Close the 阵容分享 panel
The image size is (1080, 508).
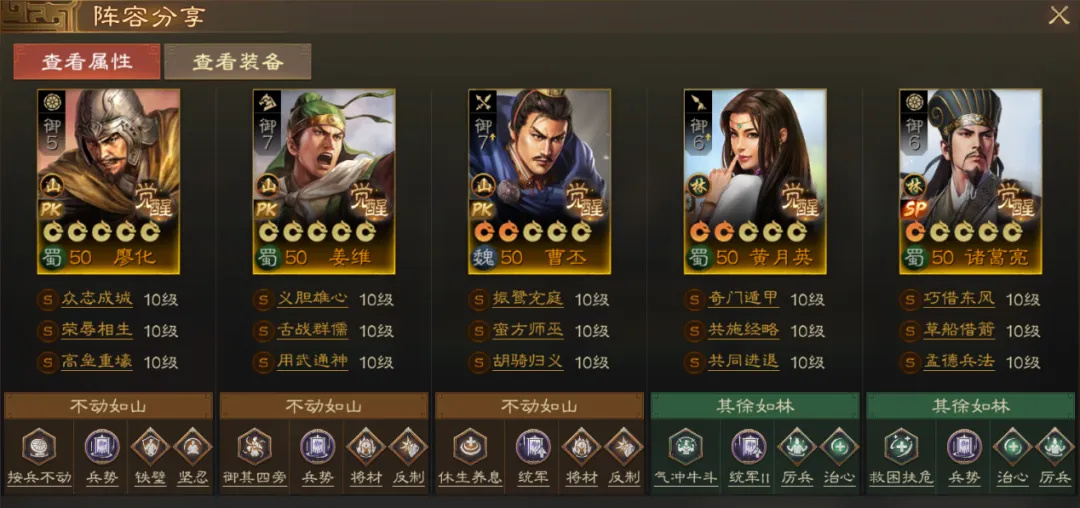[x=1058, y=15]
